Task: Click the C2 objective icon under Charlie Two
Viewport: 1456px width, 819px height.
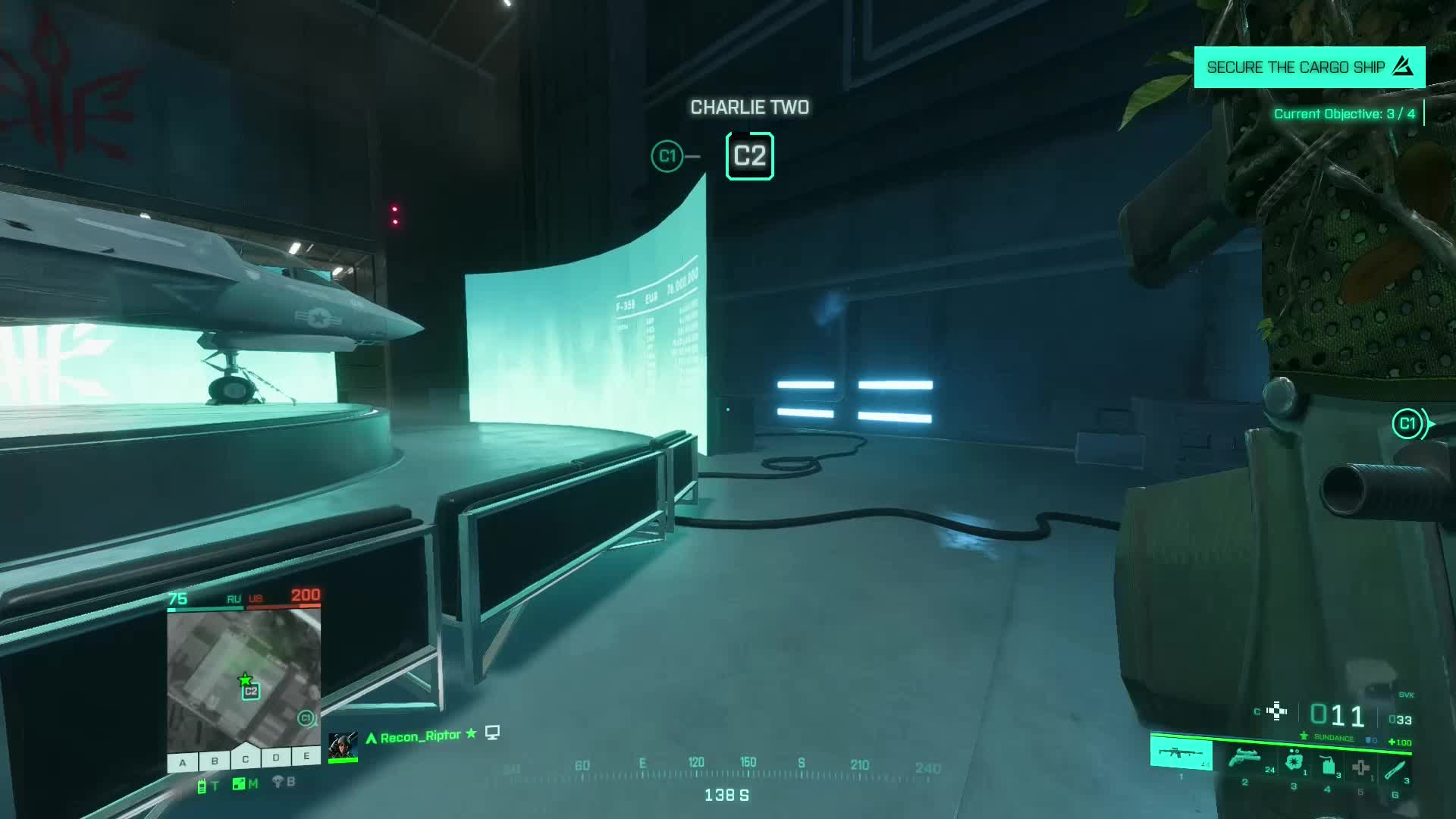Action: pos(749,156)
